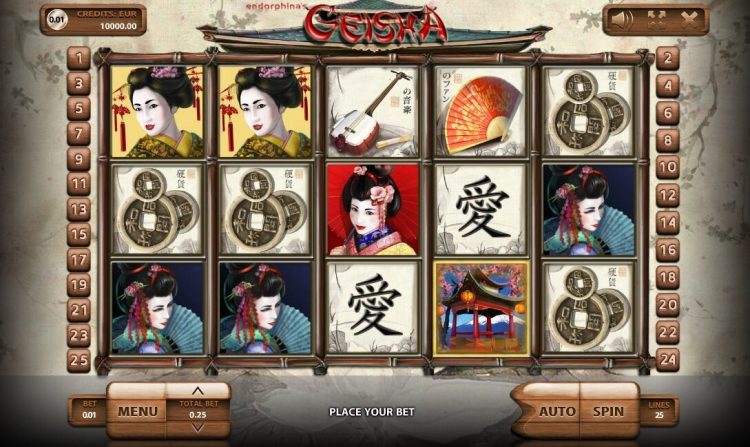
Task: Select payline number 2 marker
Action: [667, 57]
